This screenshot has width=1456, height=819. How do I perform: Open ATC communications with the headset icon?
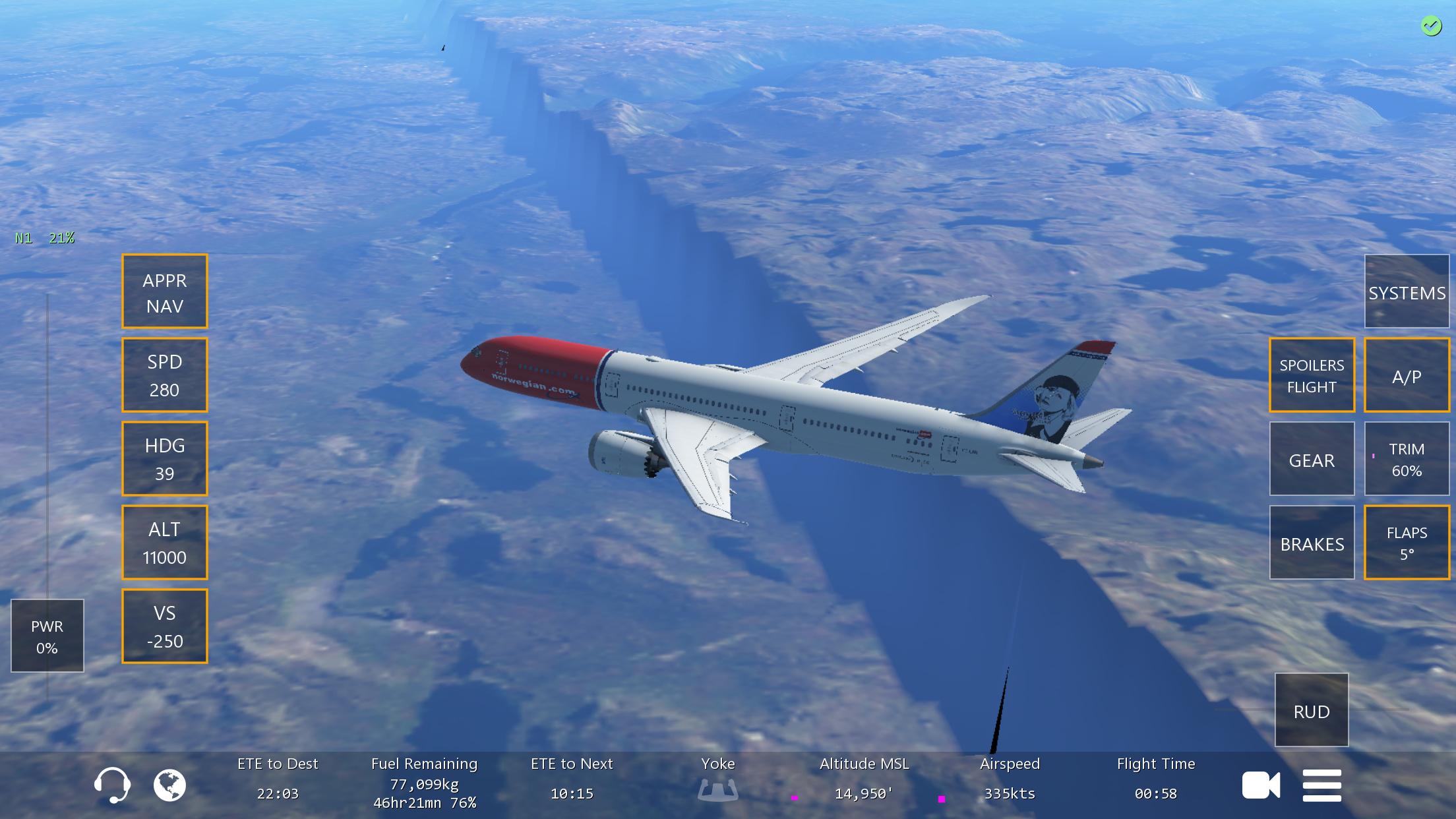pyautogui.click(x=111, y=785)
